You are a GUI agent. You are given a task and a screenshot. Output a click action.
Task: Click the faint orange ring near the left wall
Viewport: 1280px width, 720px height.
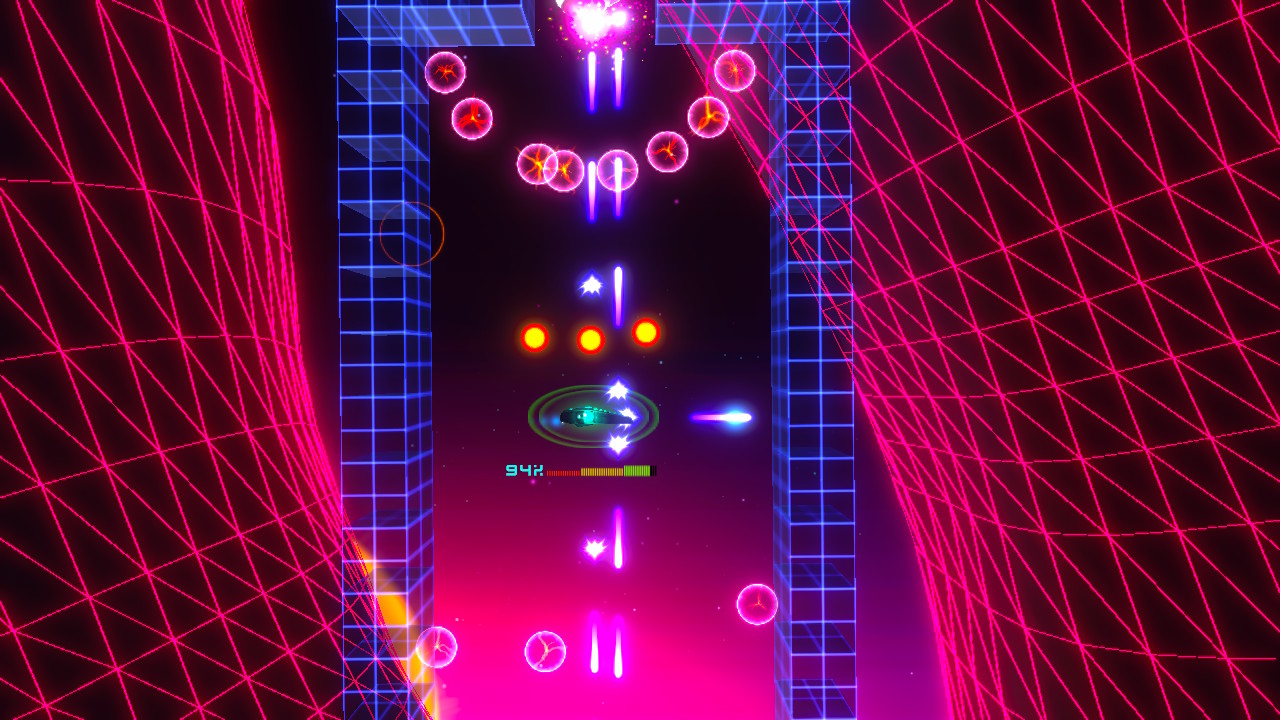tap(413, 232)
